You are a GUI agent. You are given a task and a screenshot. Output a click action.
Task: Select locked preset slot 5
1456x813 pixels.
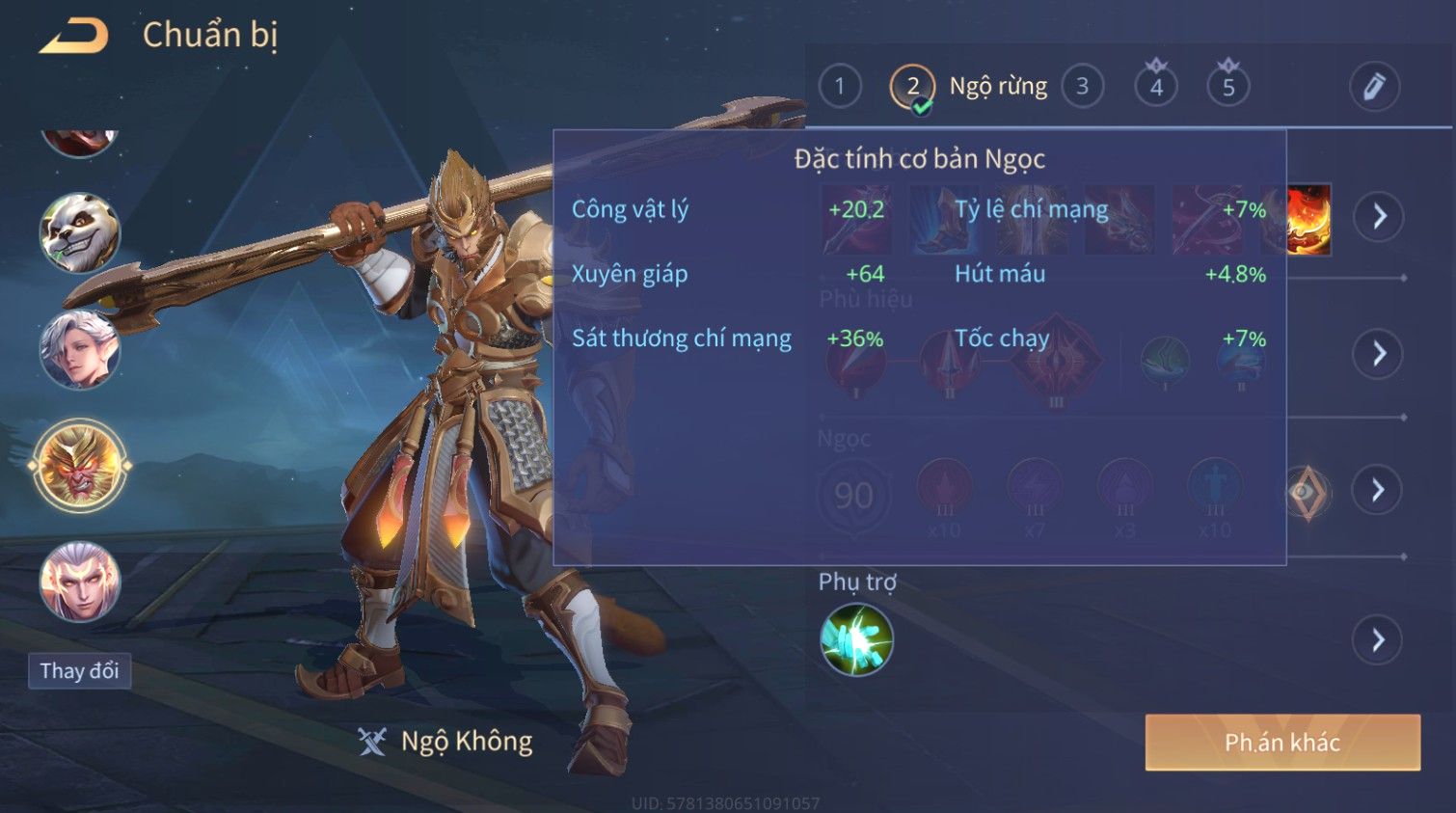[1227, 87]
